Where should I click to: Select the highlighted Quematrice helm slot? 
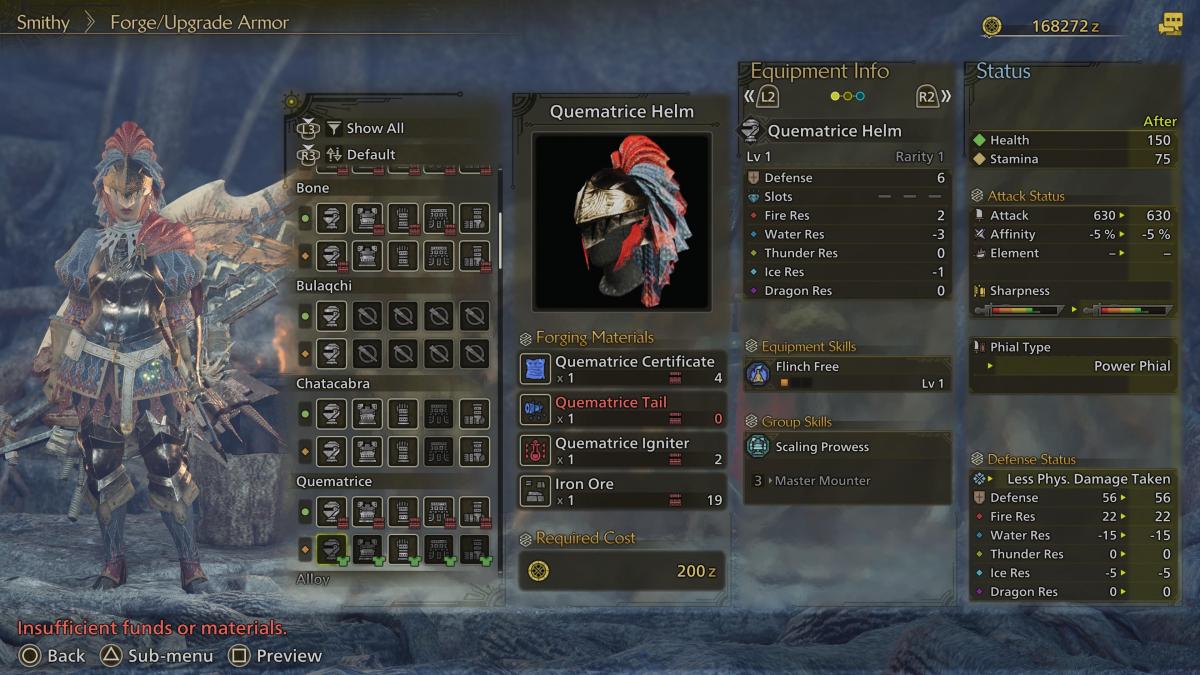point(332,549)
